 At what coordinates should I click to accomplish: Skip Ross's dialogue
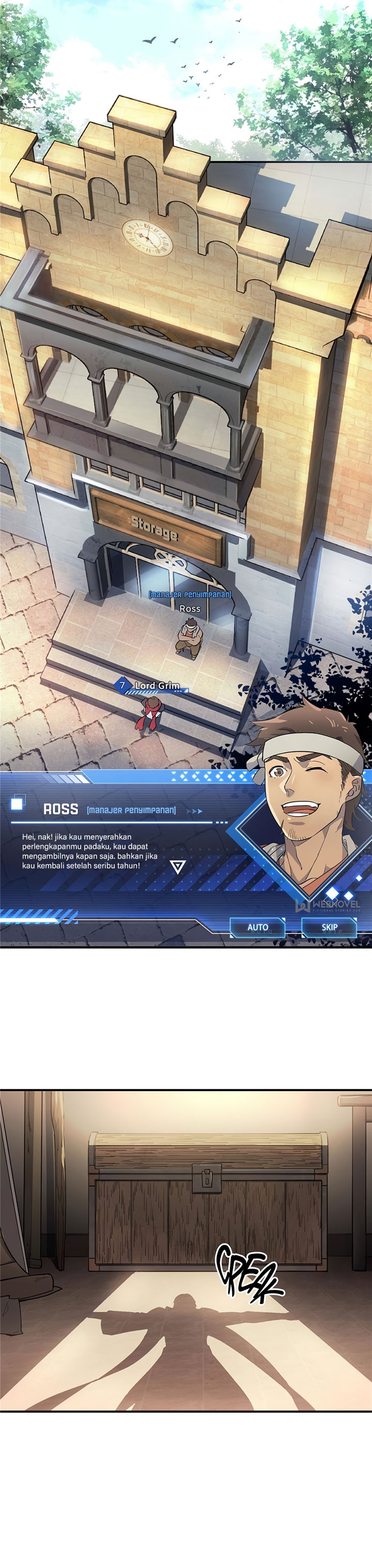[x=330, y=927]
